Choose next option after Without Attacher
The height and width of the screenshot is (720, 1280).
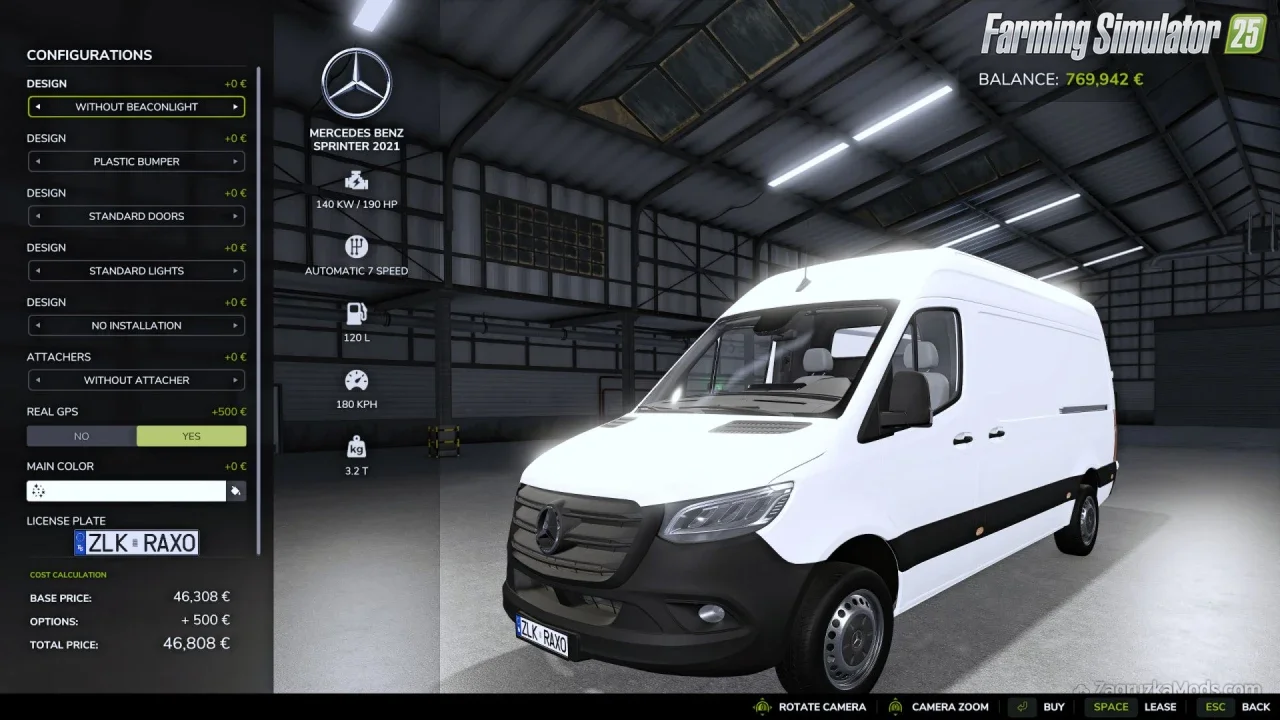(236, 380)
